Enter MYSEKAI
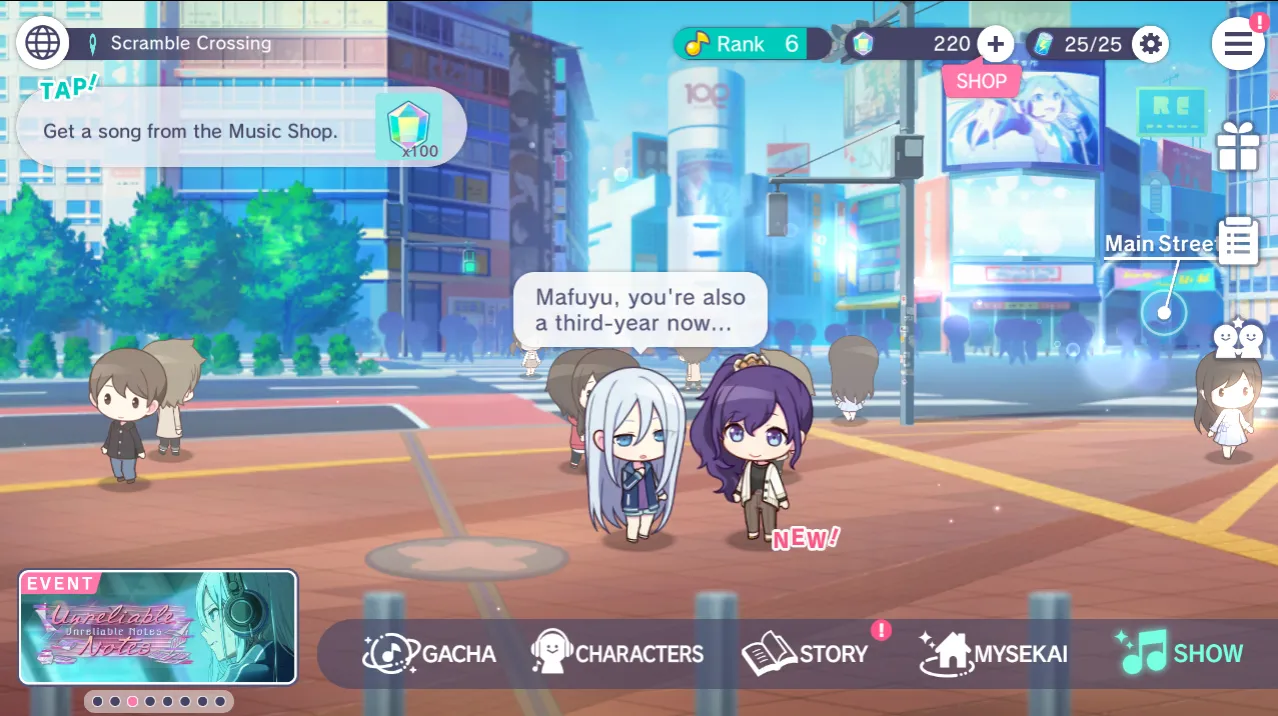 993,654
